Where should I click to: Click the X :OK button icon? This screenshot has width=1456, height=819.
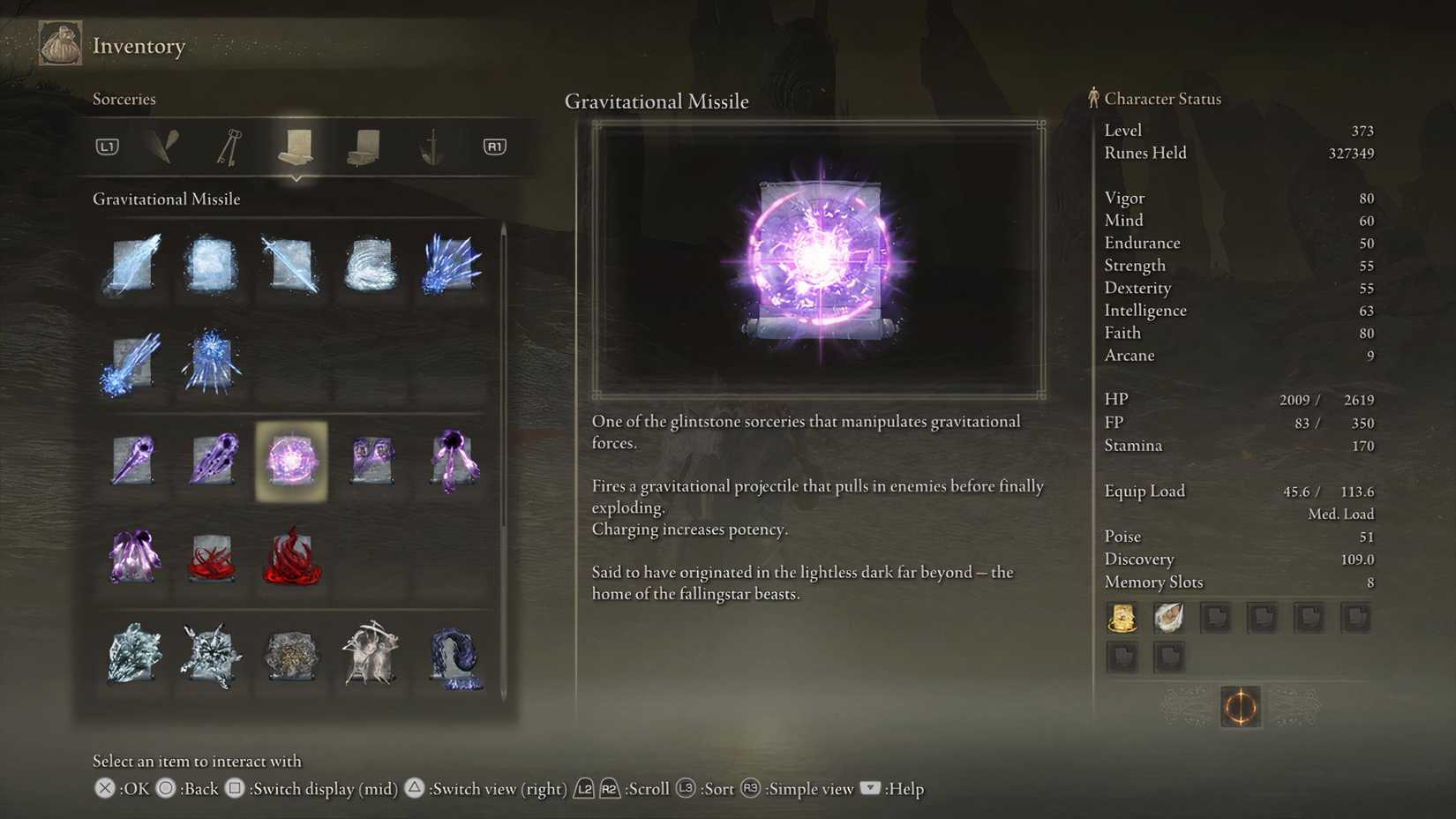click(104, 788)
